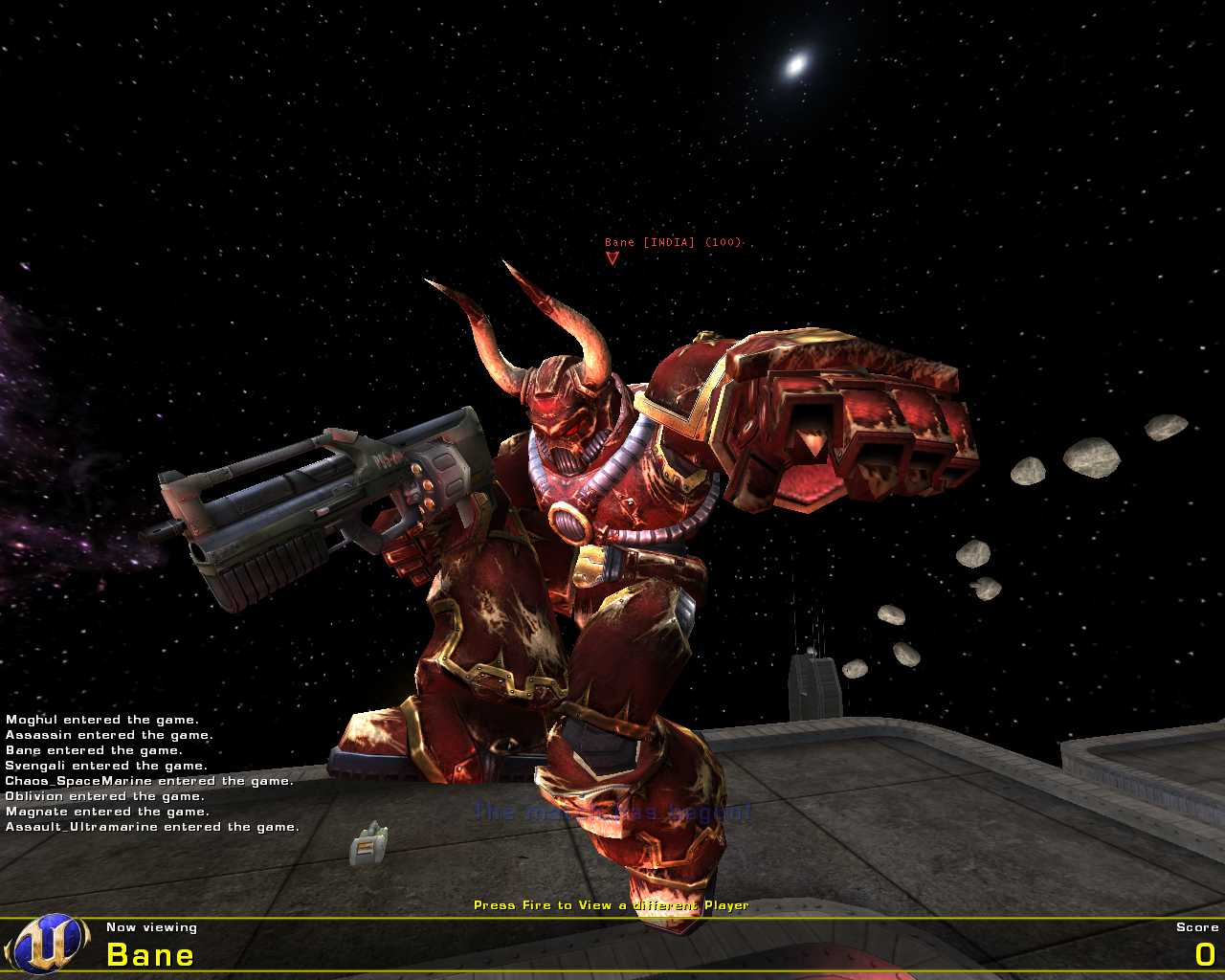Click the [INDIA] clan tag label
Screen dimensions: 1225x980
coord(668,242)
